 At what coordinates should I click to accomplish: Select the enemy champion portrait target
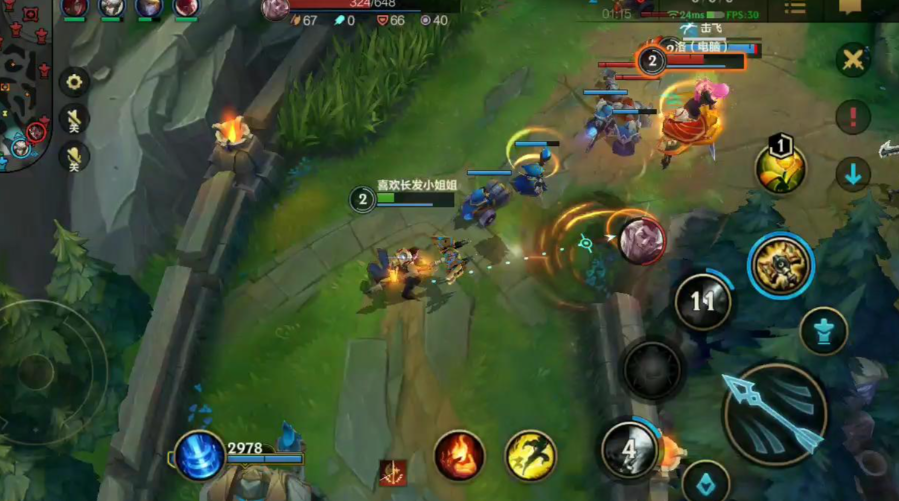coord(641,241)
